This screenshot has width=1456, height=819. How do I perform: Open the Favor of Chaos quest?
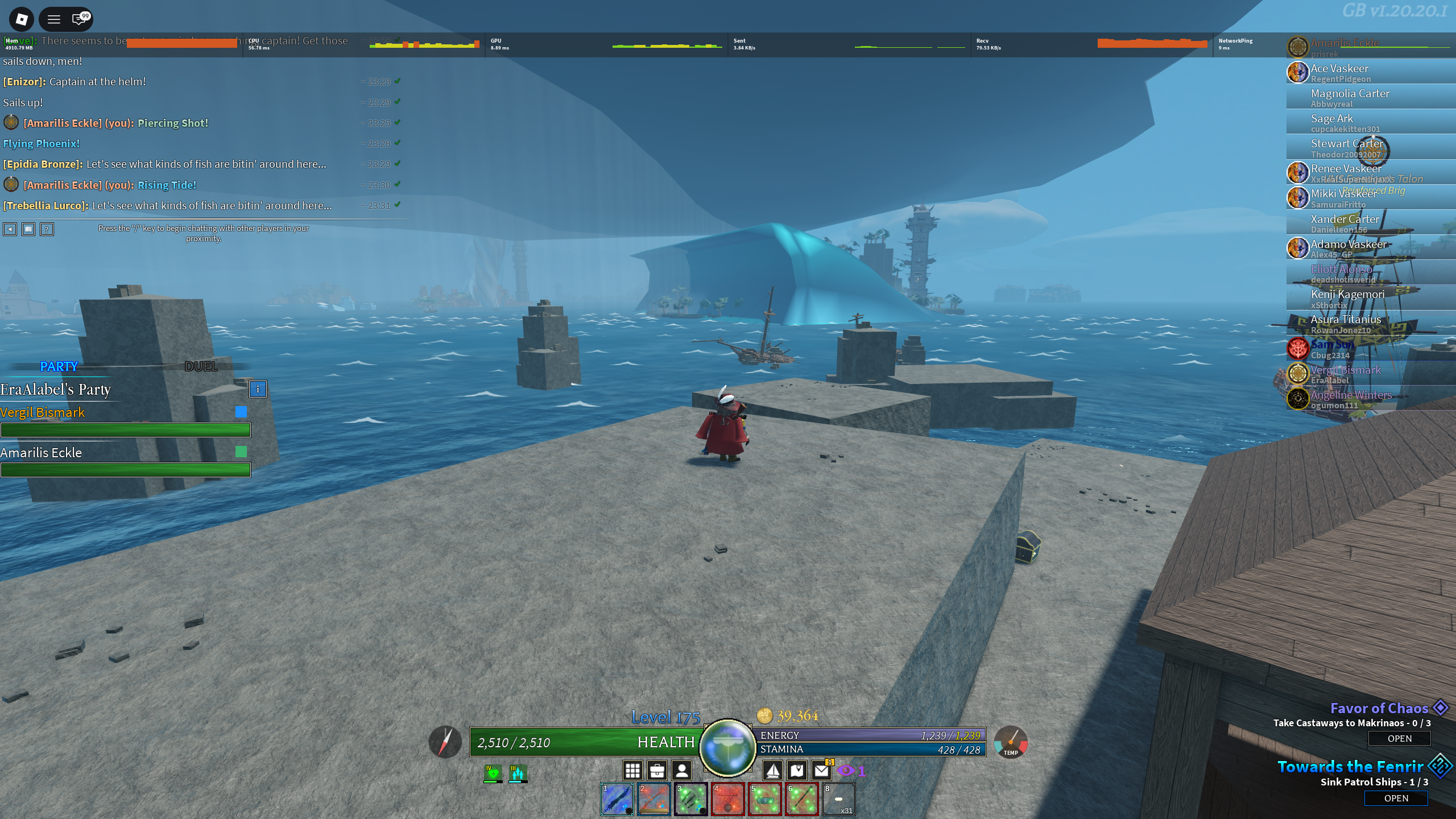tap(1399, 738)
